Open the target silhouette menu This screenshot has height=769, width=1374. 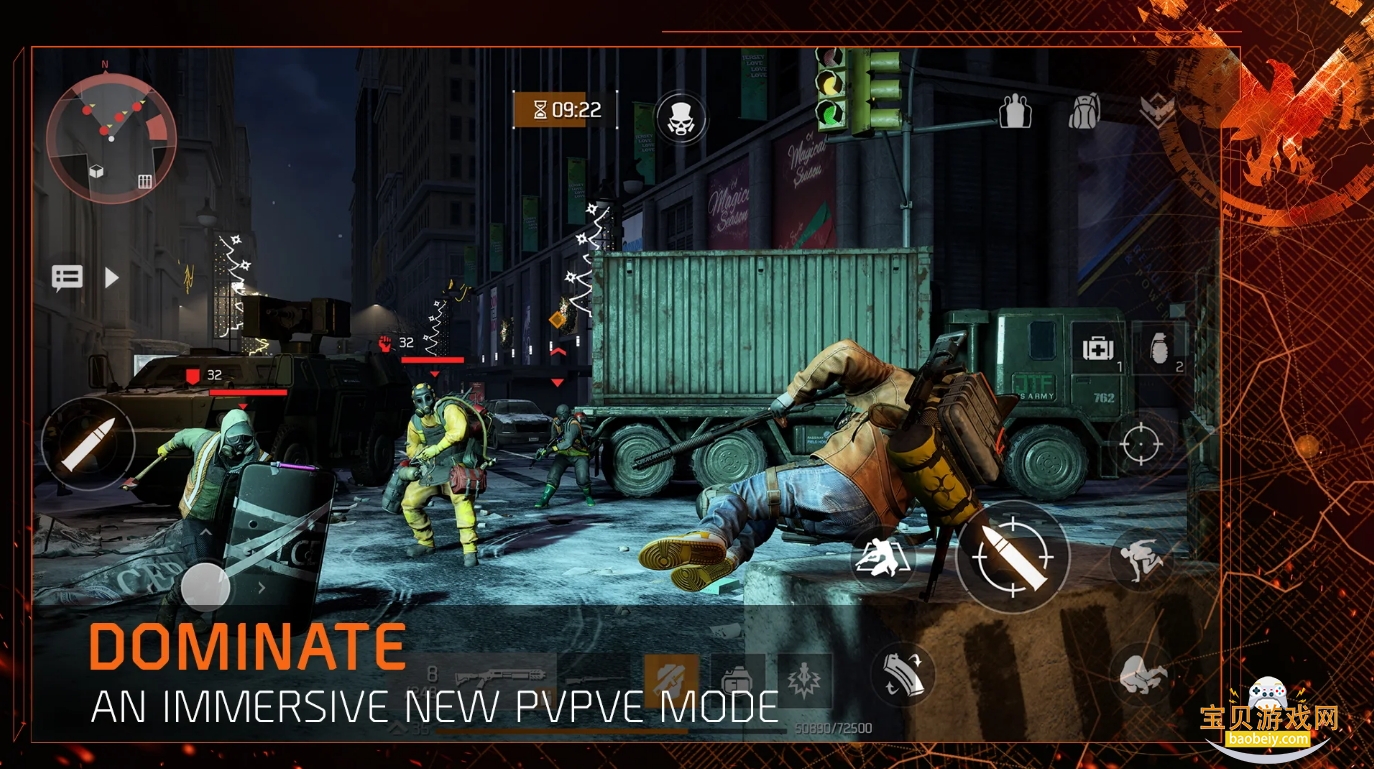1014,112
